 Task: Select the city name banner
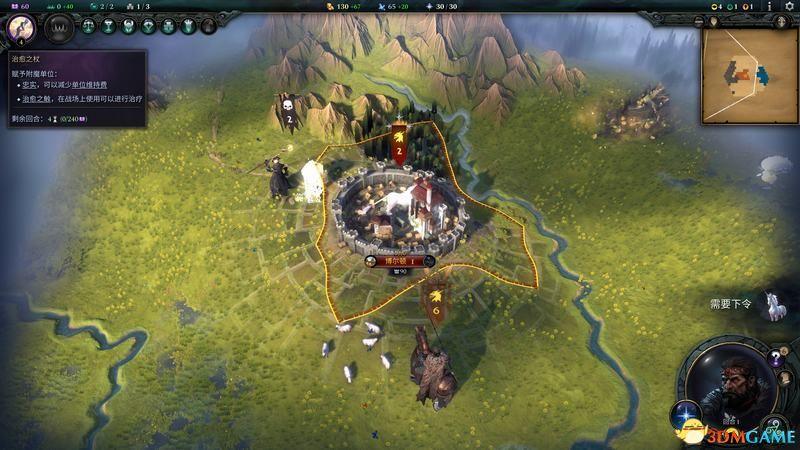pyautogui.click(x=398, y=261)
